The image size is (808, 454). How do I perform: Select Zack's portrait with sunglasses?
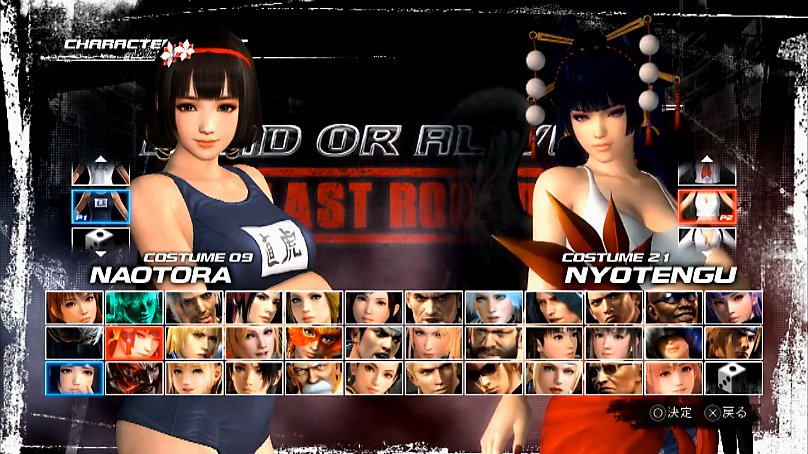(674, 307)
